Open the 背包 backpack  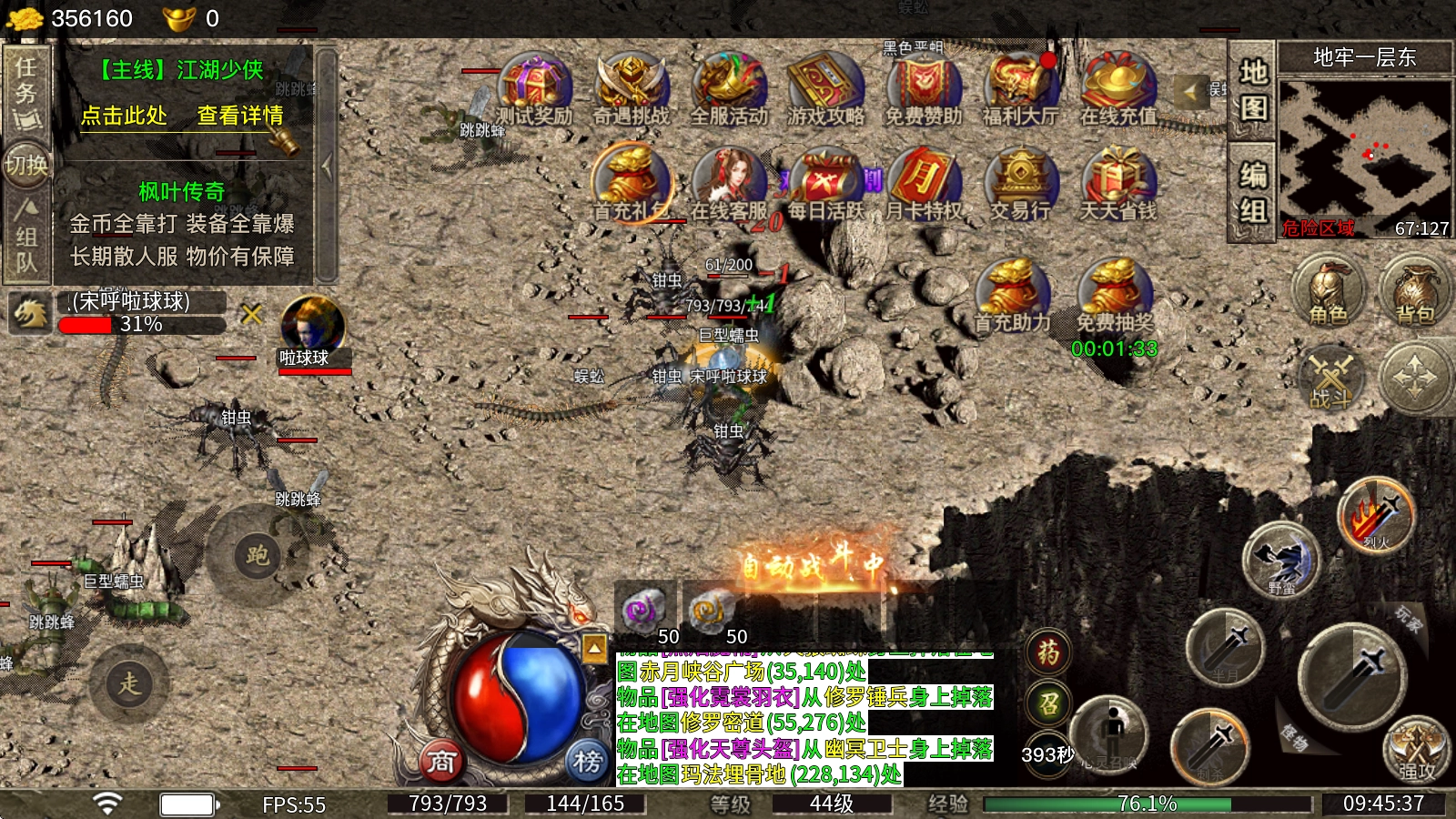pyautogui.click(x=1415, y=291)
